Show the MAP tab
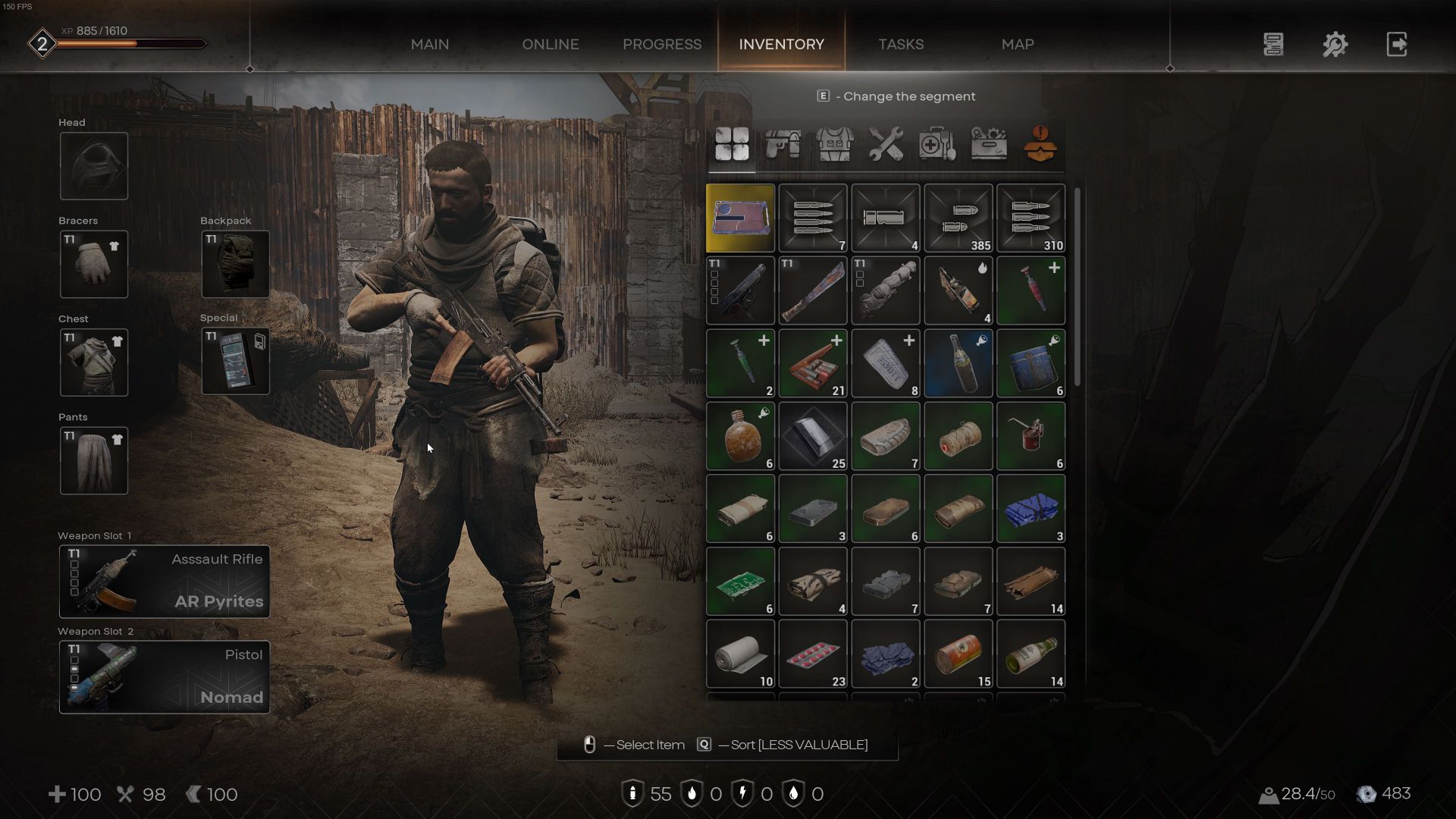The image size is (1456, 819). pyautogui.click(x=1017, y=44)
